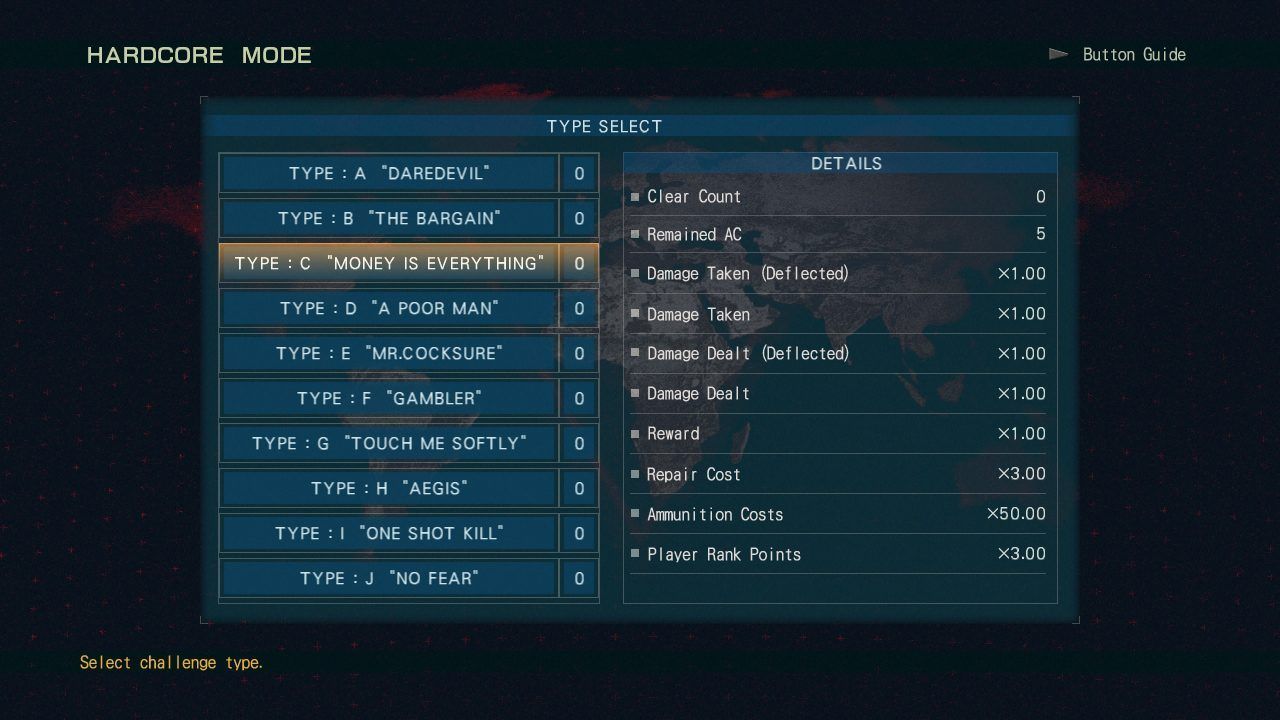Select Type A "Daredevil" challenge
The image size is (1280, 720).
pos(389,173)
